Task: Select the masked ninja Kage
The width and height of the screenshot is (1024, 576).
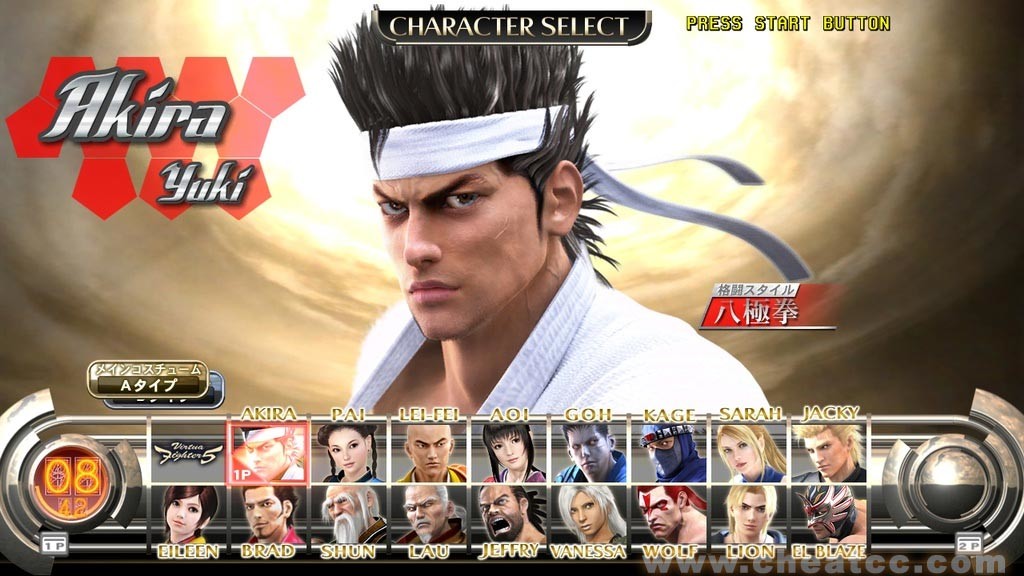Action: (669, 452)
